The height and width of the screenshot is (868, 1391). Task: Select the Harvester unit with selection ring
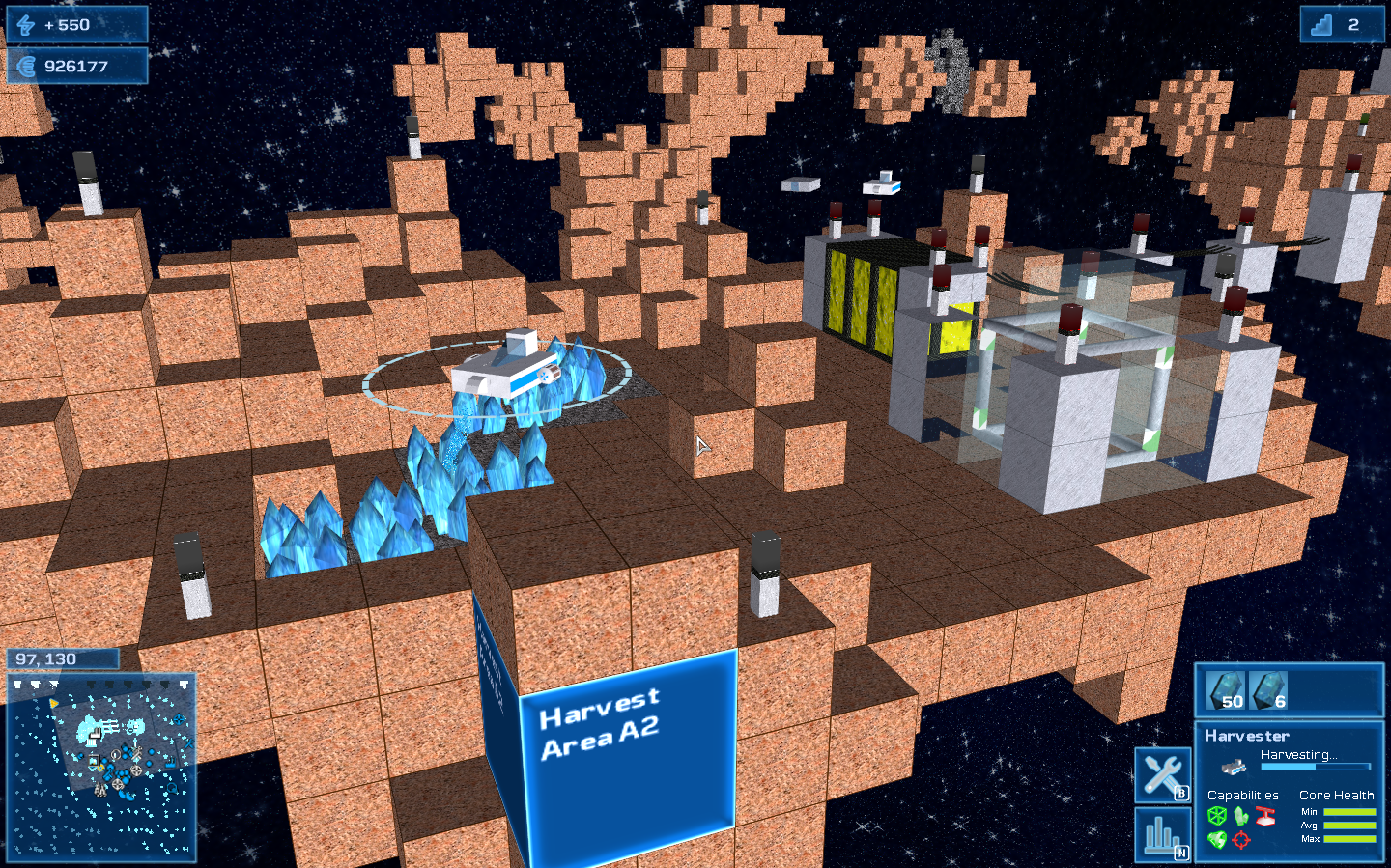tap(506, 369)
